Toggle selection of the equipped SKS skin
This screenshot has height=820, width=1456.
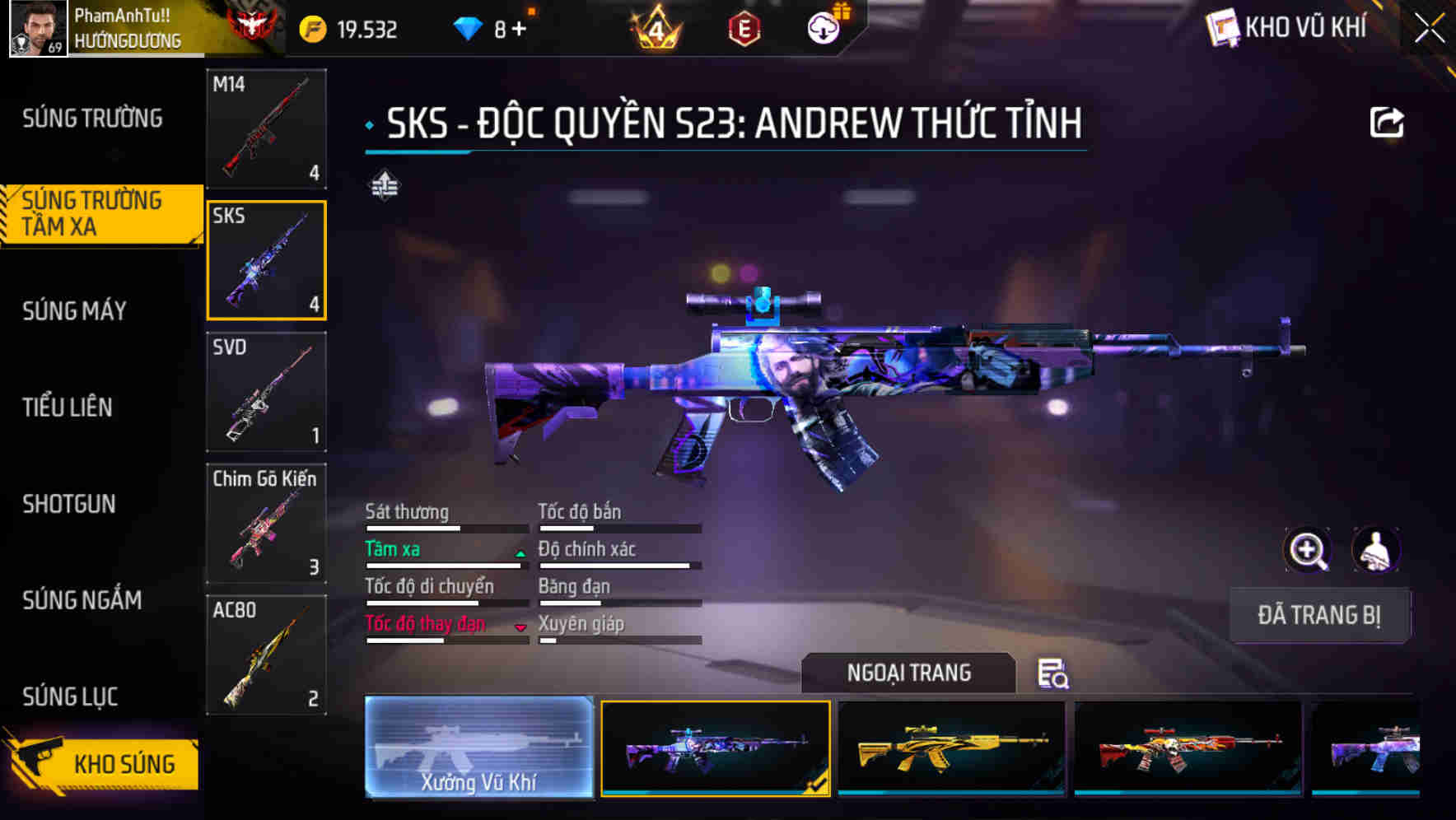point(713,747)
